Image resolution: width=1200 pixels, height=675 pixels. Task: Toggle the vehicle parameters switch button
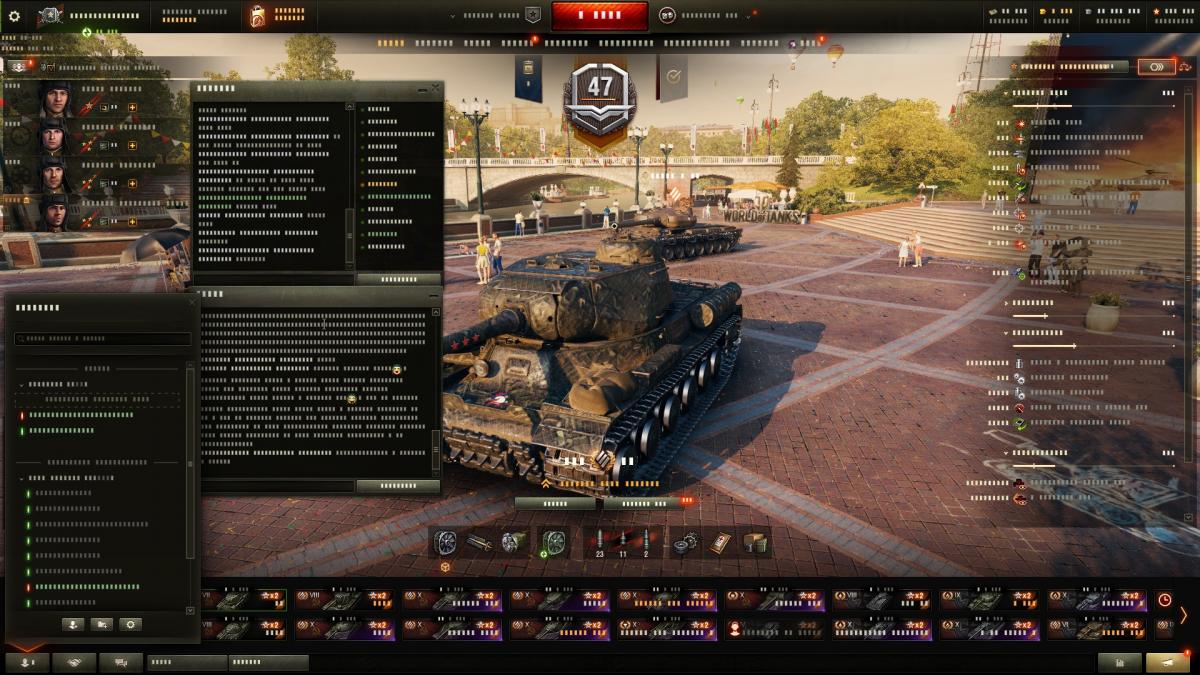(1156, 67)
